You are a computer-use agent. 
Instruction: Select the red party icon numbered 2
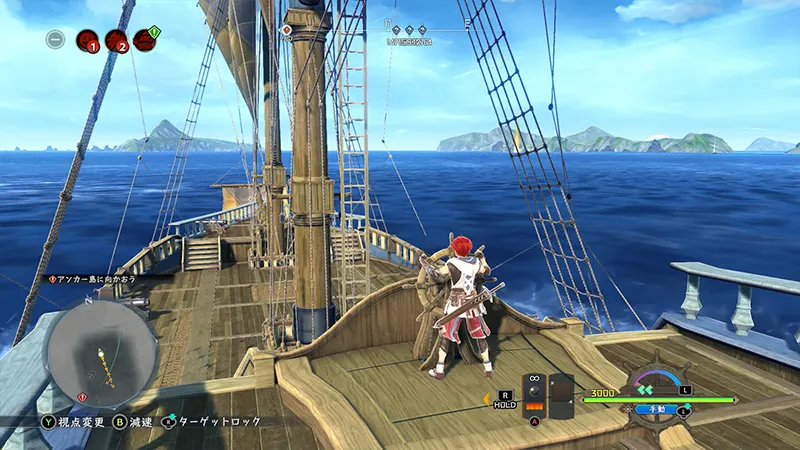117,41
